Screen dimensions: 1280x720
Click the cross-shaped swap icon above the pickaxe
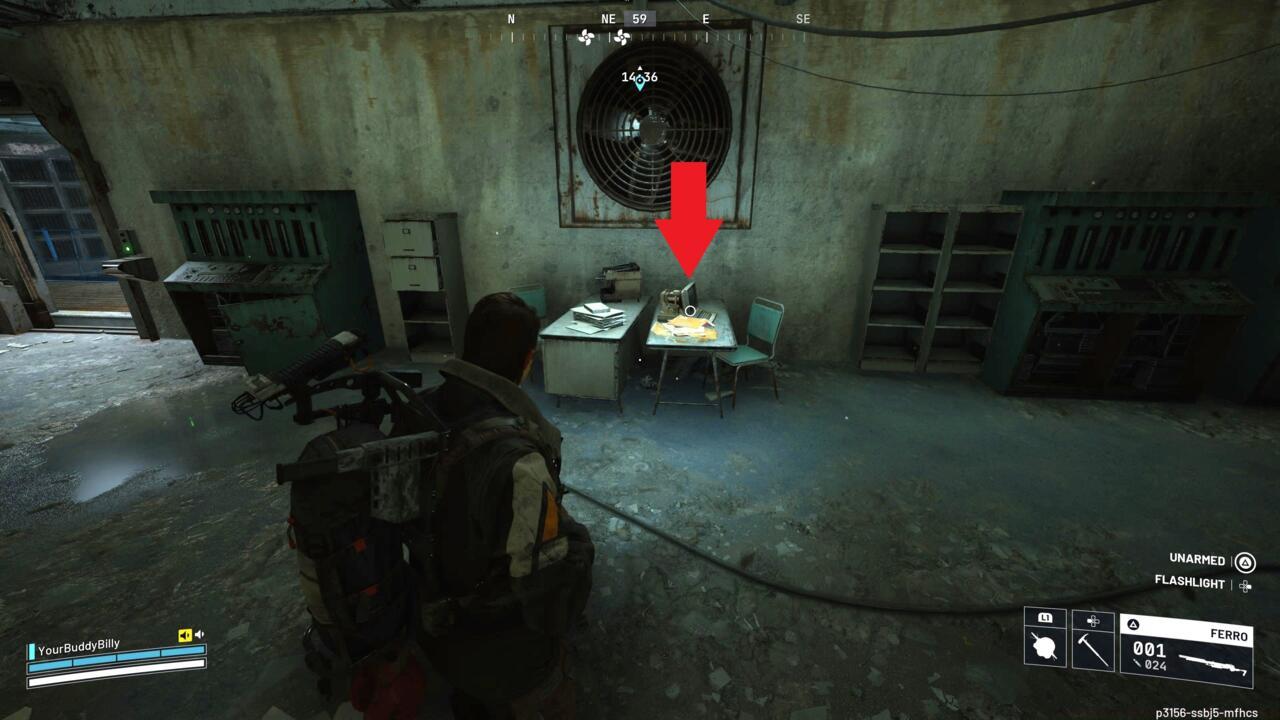point(1092,620)
